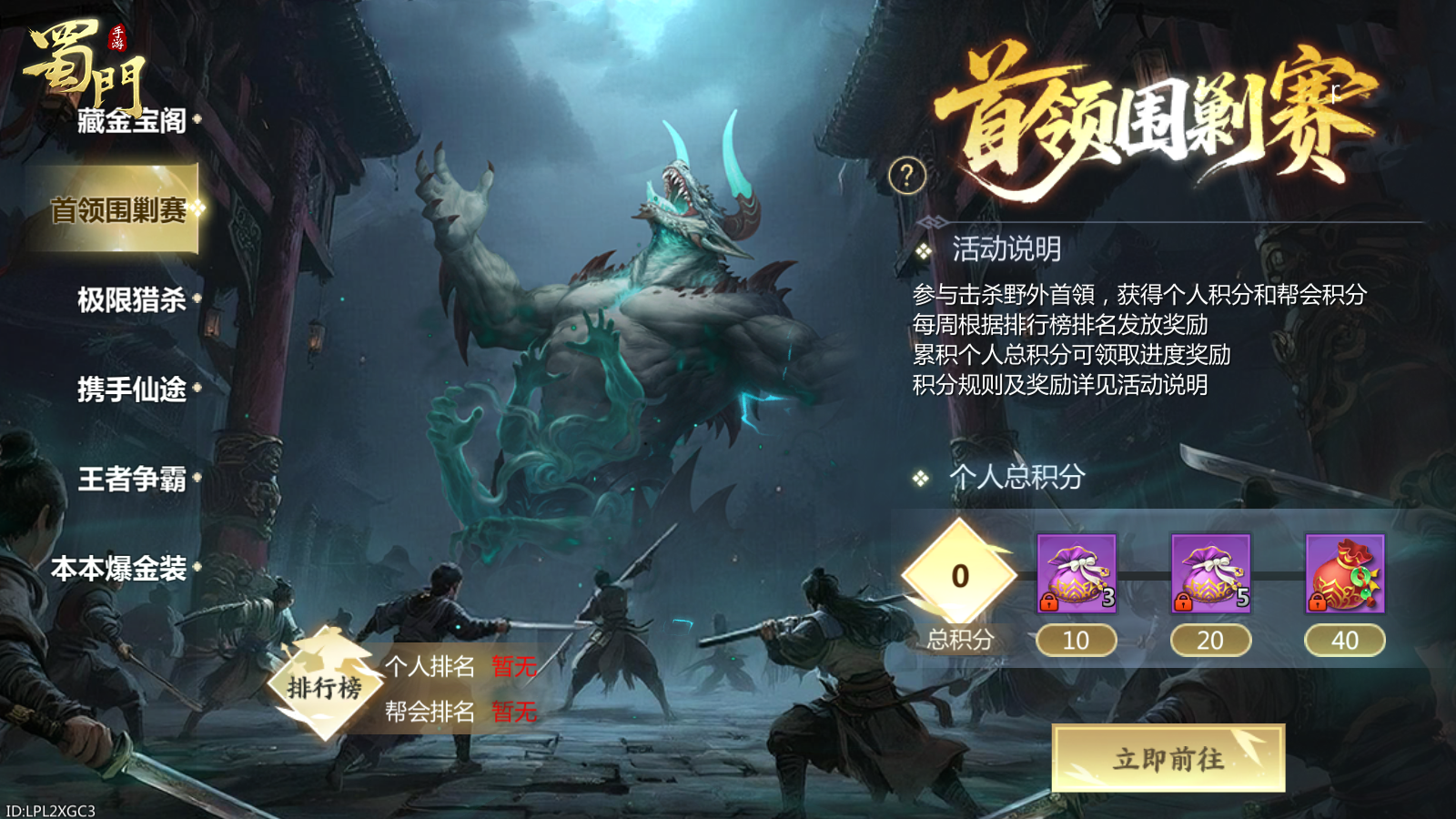Screen dimensions: 1456x819
Task: Claim the second purple reward bag at 20 points
Action: [1210, 573]
